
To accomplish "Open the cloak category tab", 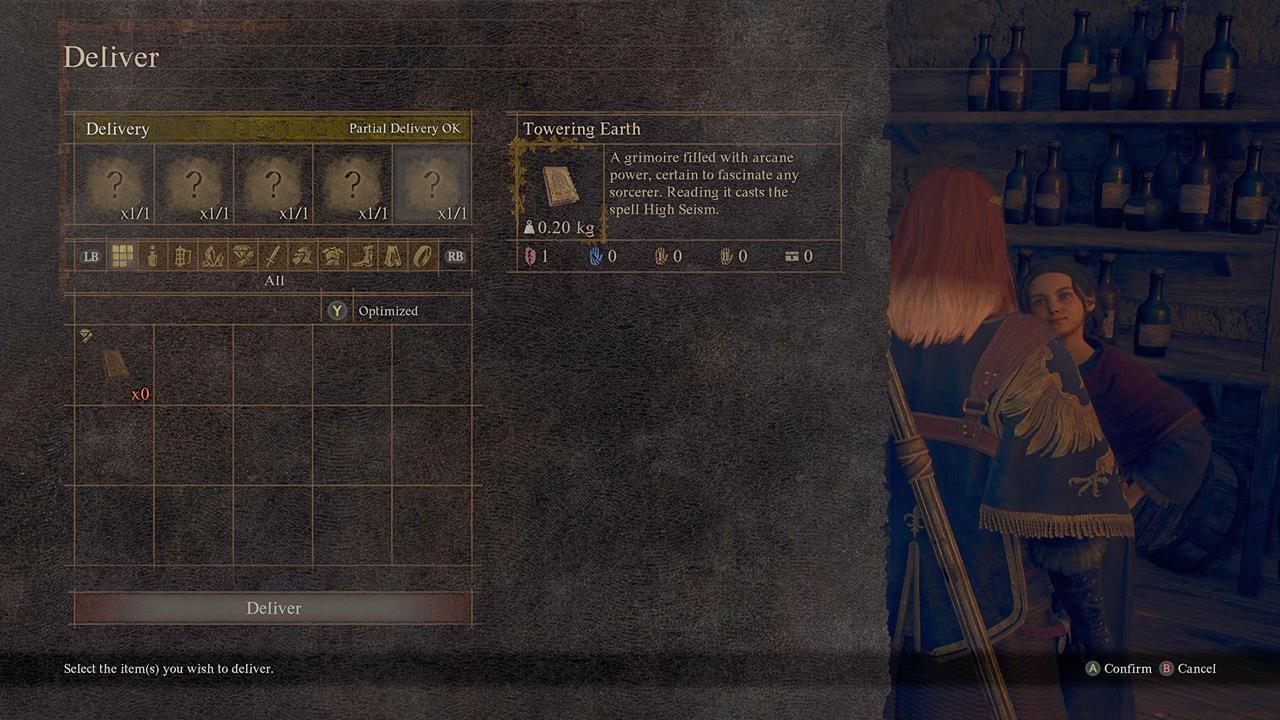I will (x=392, y=256).
